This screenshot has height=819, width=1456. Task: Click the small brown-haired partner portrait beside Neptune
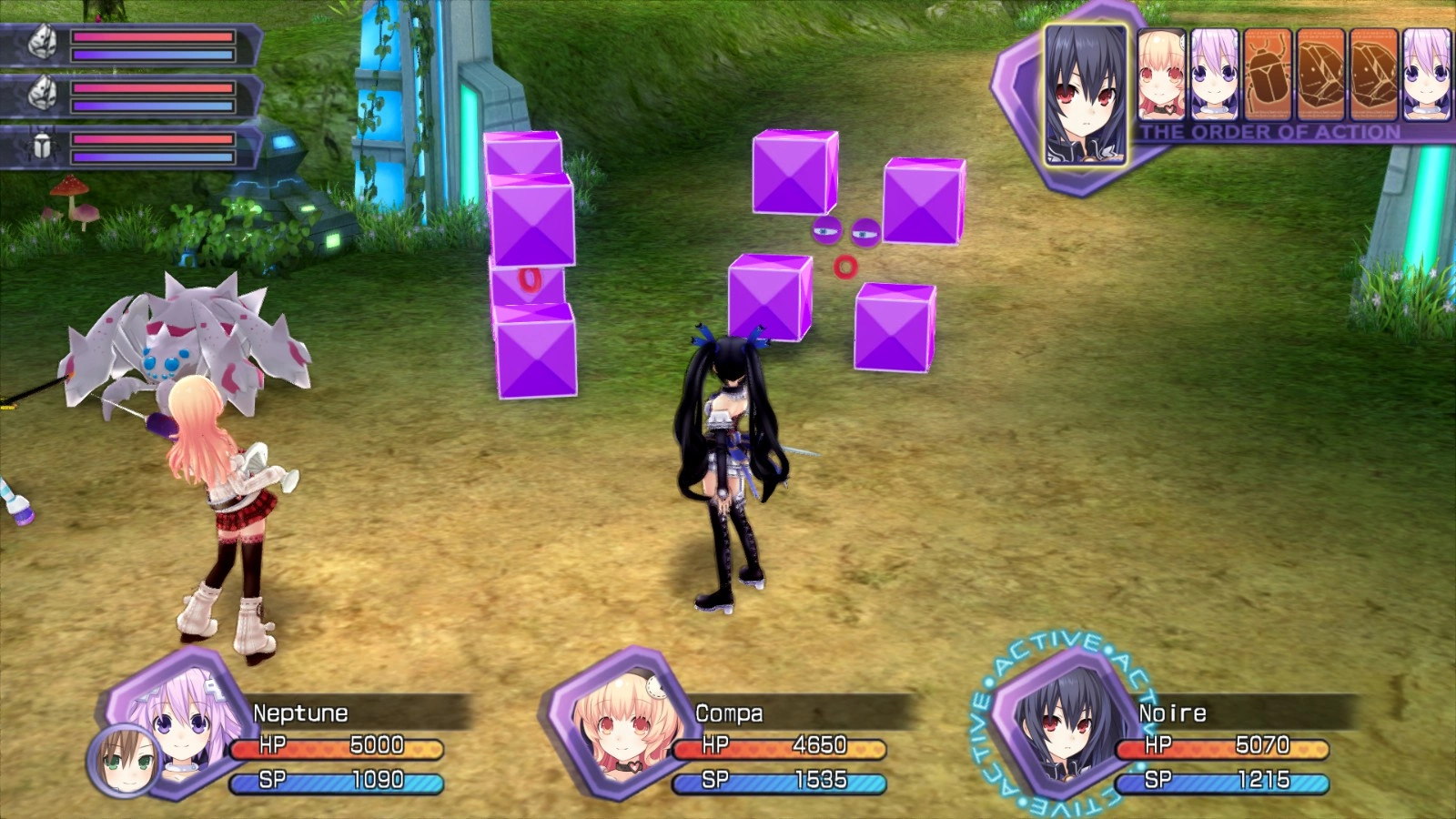click(125, 761)
